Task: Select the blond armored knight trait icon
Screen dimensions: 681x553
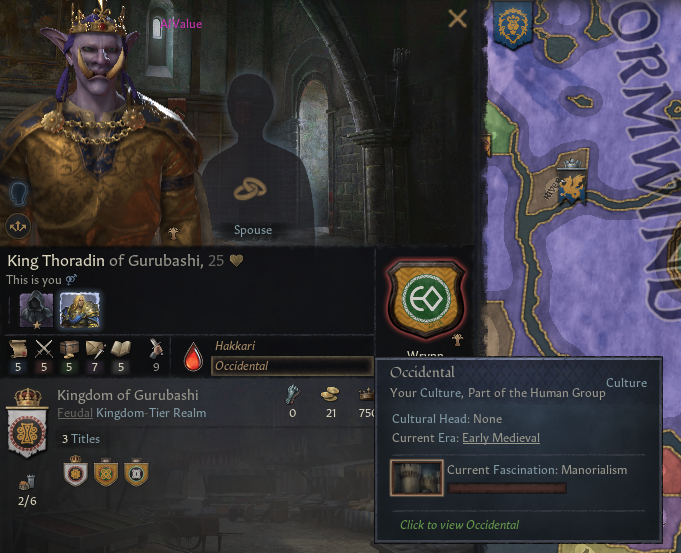Action: tap(76, 309)
